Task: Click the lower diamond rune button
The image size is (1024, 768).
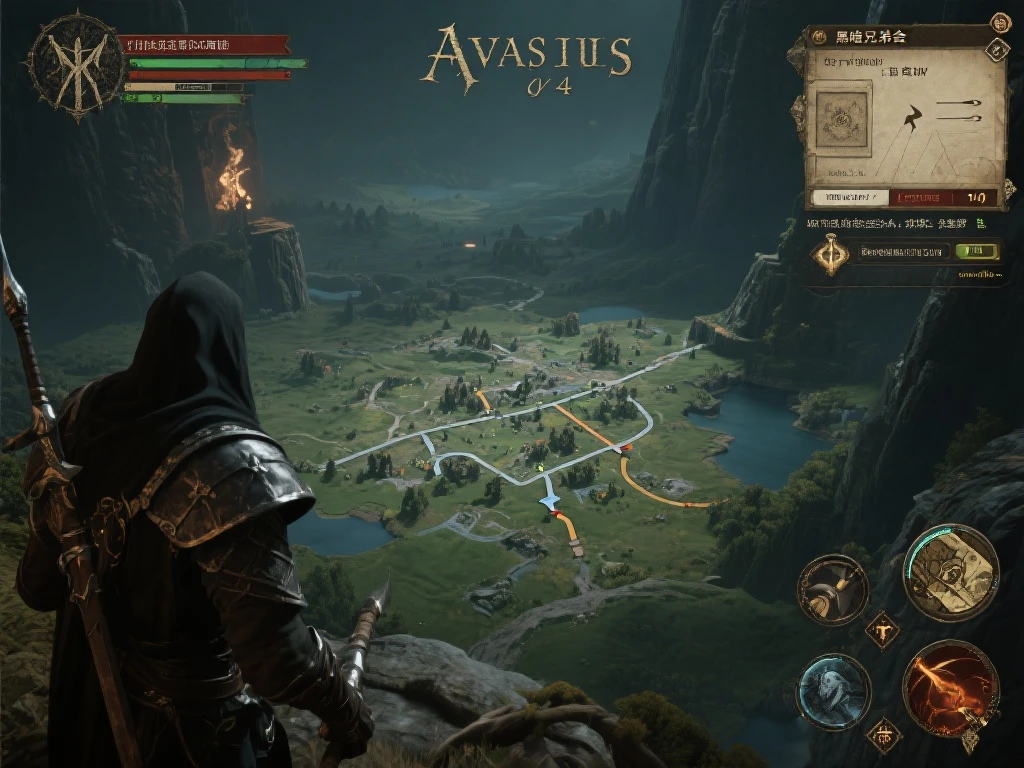Action: (883, 736)
